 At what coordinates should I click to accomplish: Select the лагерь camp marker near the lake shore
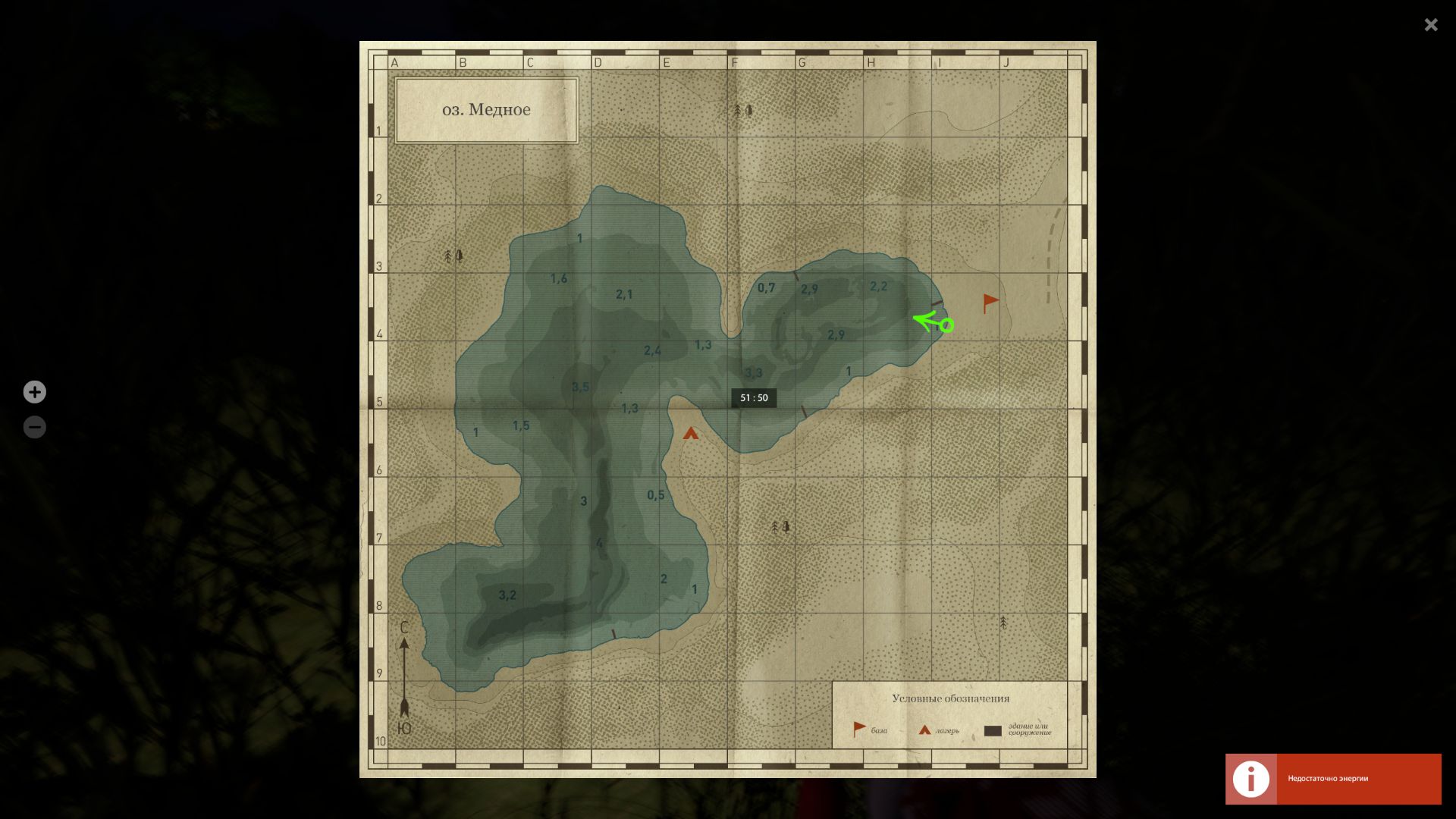click(x=691, y=435)
